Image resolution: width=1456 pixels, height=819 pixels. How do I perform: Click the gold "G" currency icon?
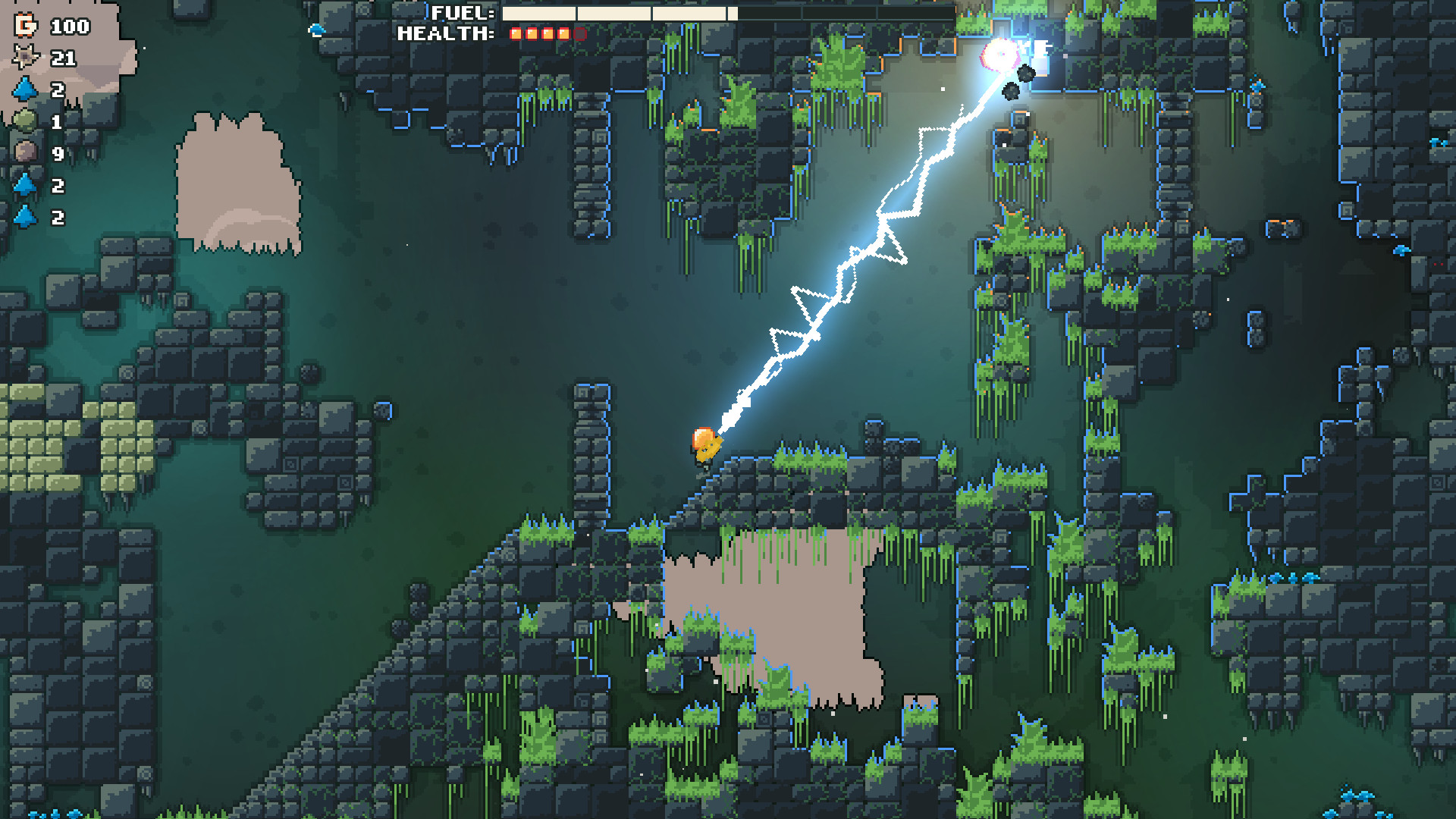tap(25, 27)
